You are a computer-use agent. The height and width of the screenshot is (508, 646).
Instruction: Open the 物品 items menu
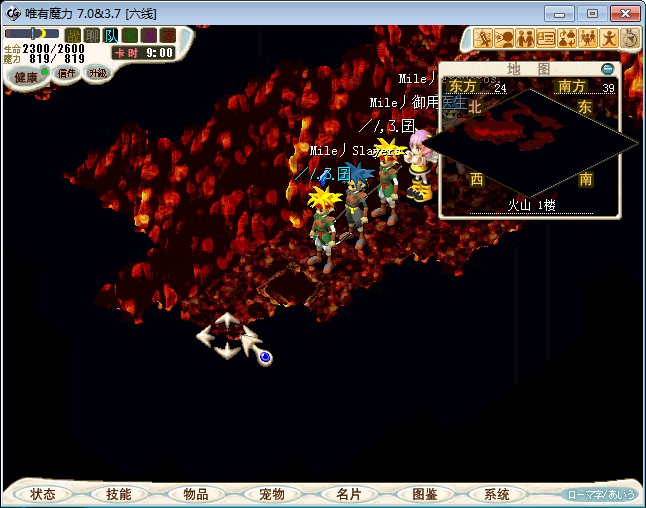pos(195,494)
